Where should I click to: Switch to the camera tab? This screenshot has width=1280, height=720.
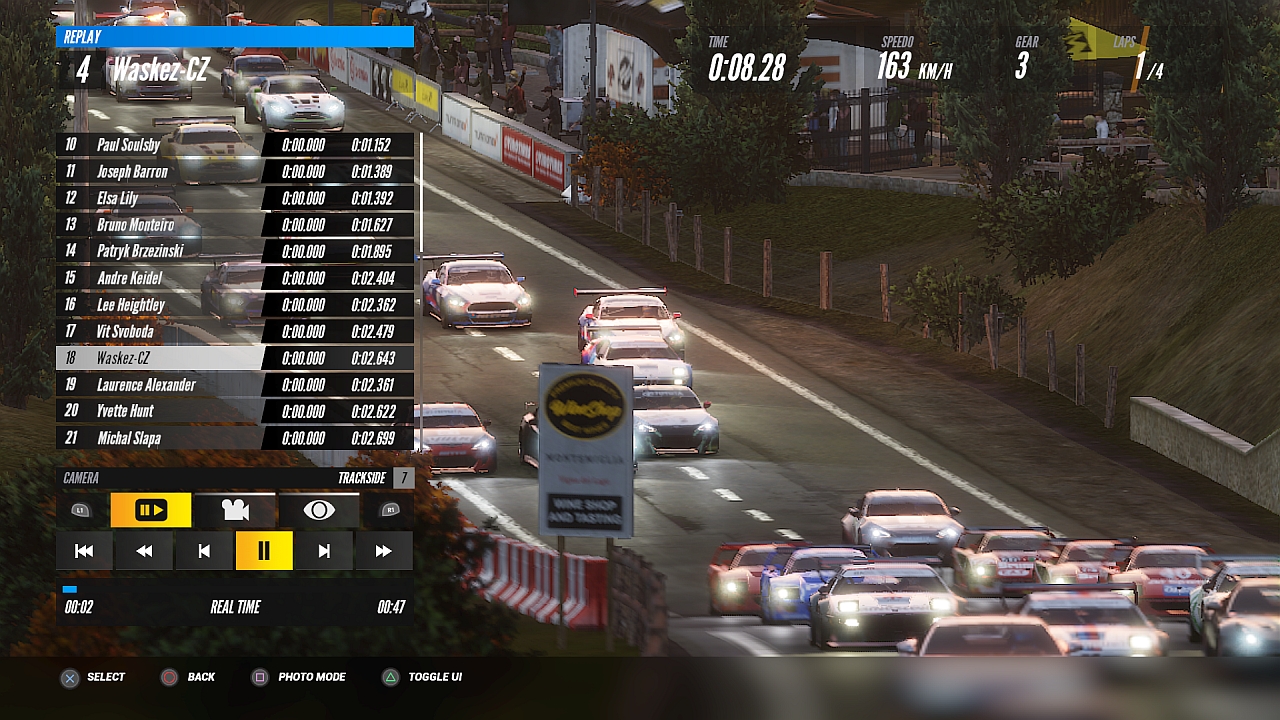235,510
